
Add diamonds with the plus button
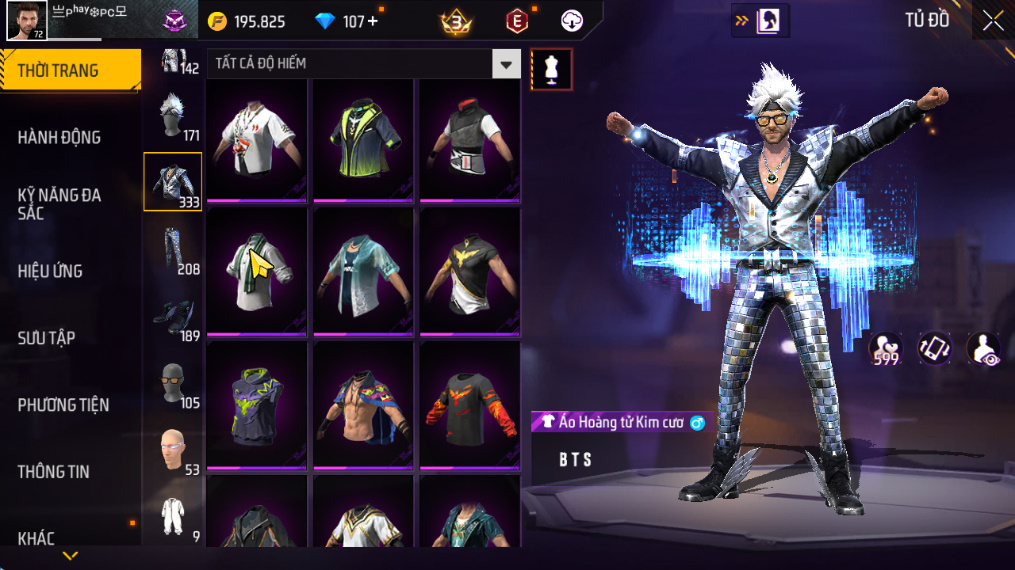373,21
